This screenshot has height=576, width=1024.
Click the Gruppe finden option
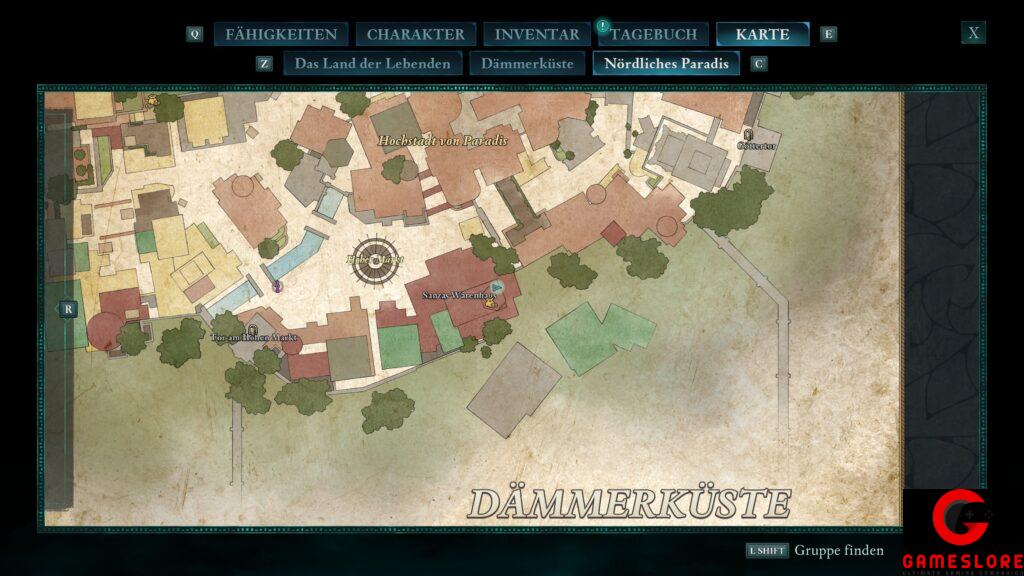click(839, 551)
